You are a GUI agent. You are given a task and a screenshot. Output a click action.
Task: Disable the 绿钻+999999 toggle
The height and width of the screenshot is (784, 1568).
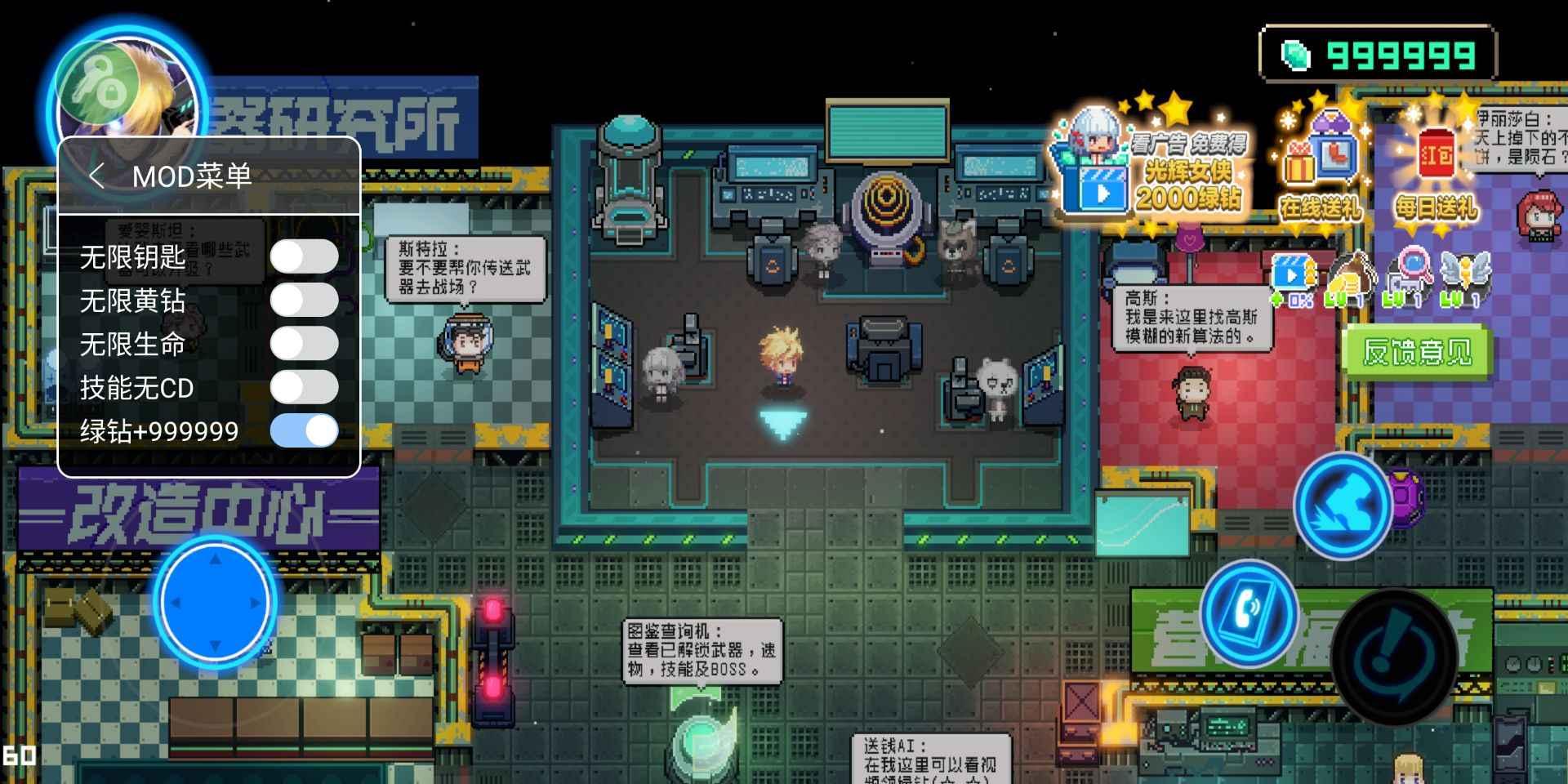[304, 430]
